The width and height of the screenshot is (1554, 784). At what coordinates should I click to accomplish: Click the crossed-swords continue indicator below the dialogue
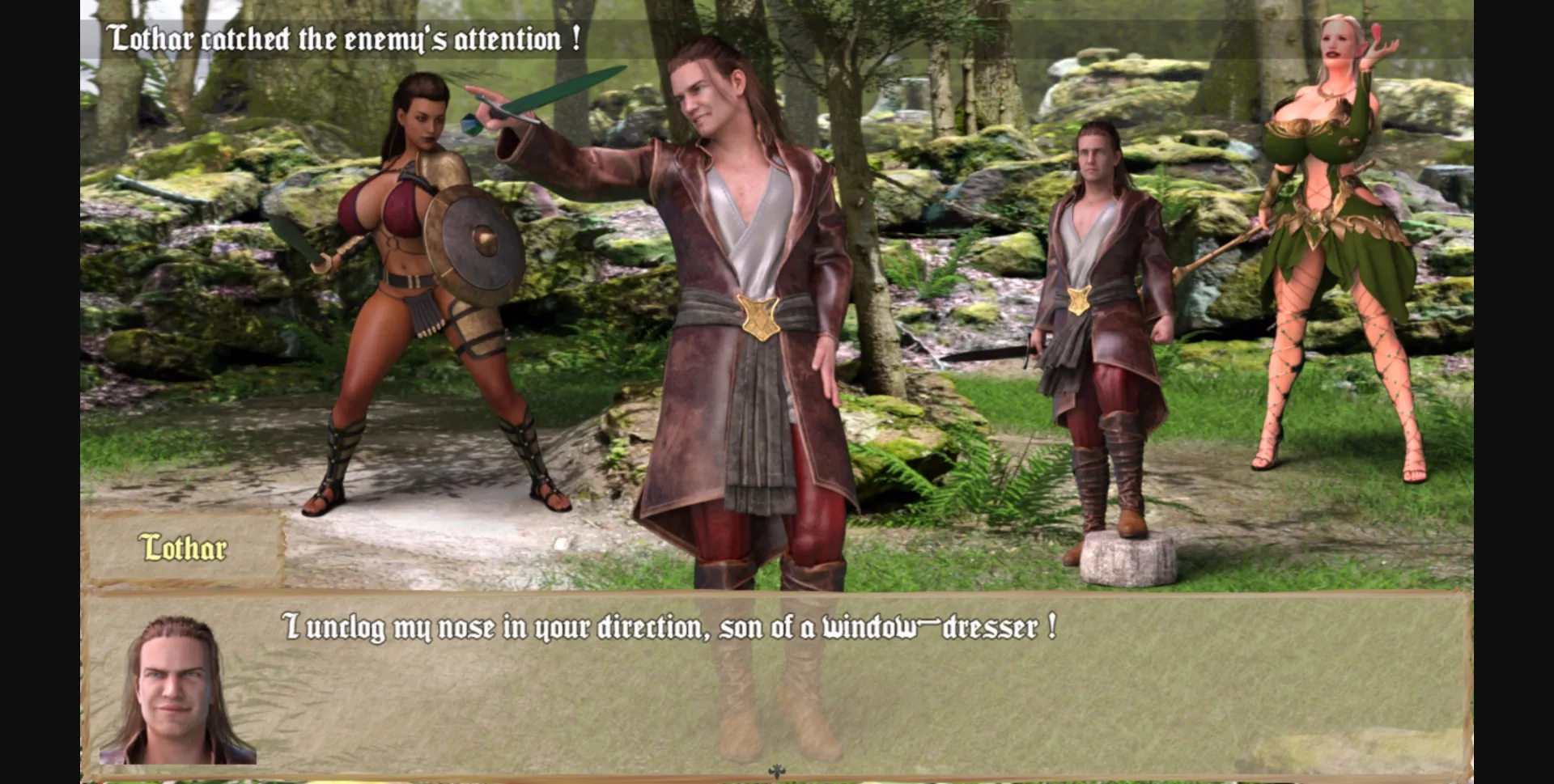tap(775, 773)
